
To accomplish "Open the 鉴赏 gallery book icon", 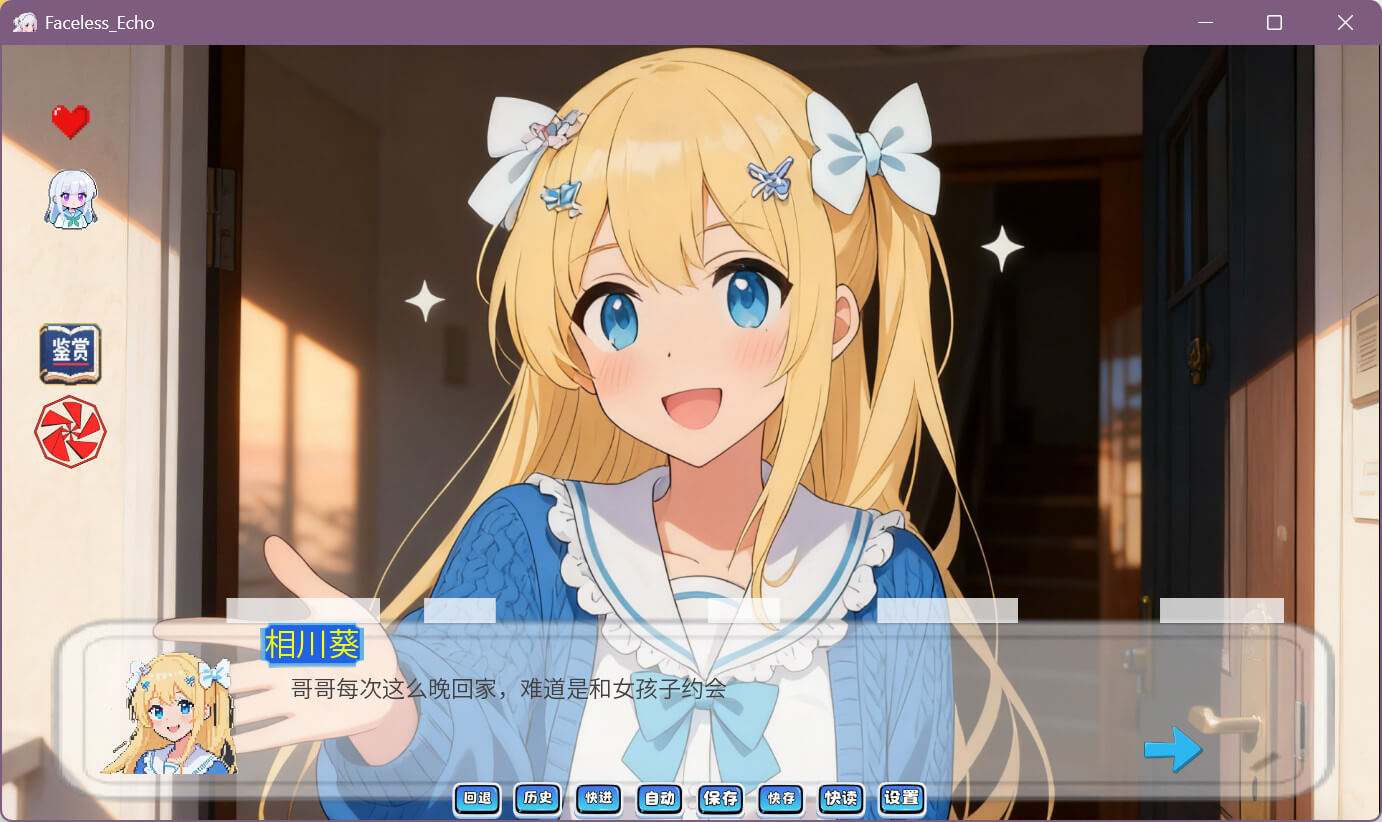I will click(x=70, y=354).
